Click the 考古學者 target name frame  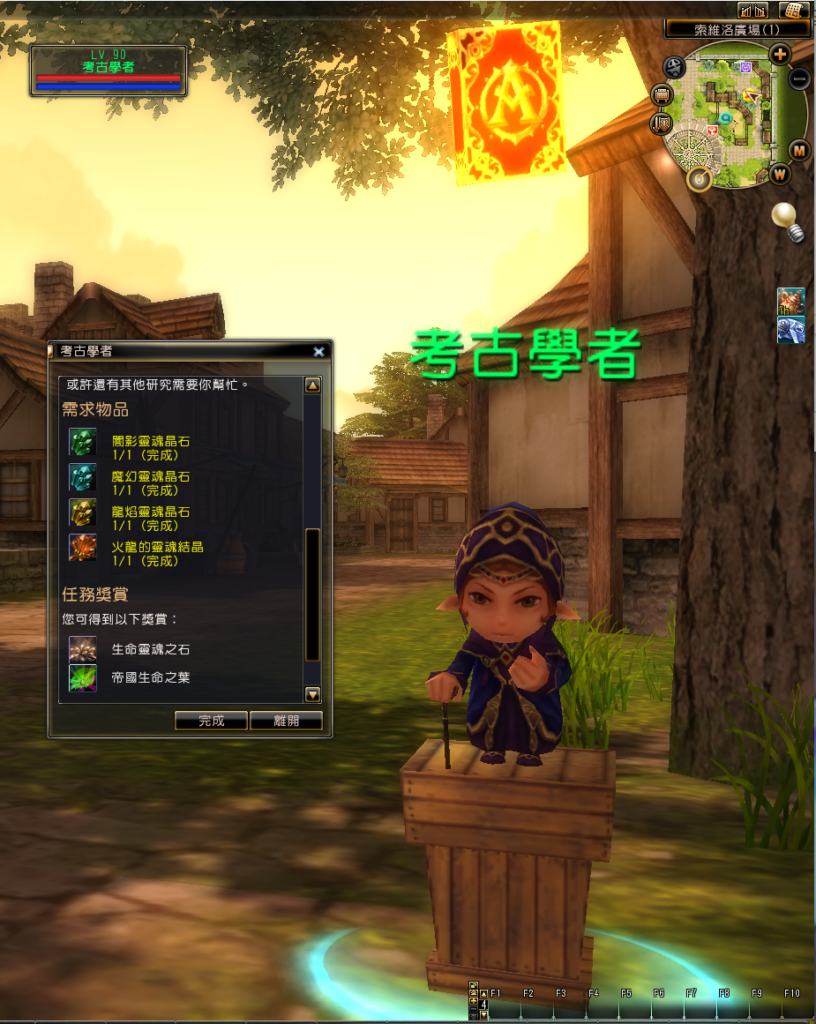click(x=108, y=71)
